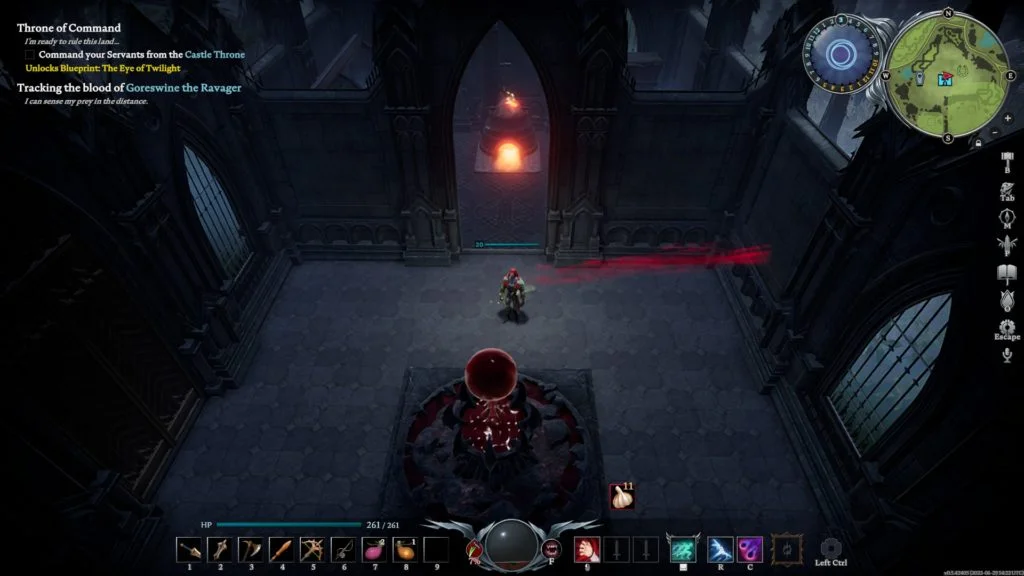The width and height of the screenshot is (1024, 576).
Task: Open the build menu hammer icon
Action: [1006, 162]
